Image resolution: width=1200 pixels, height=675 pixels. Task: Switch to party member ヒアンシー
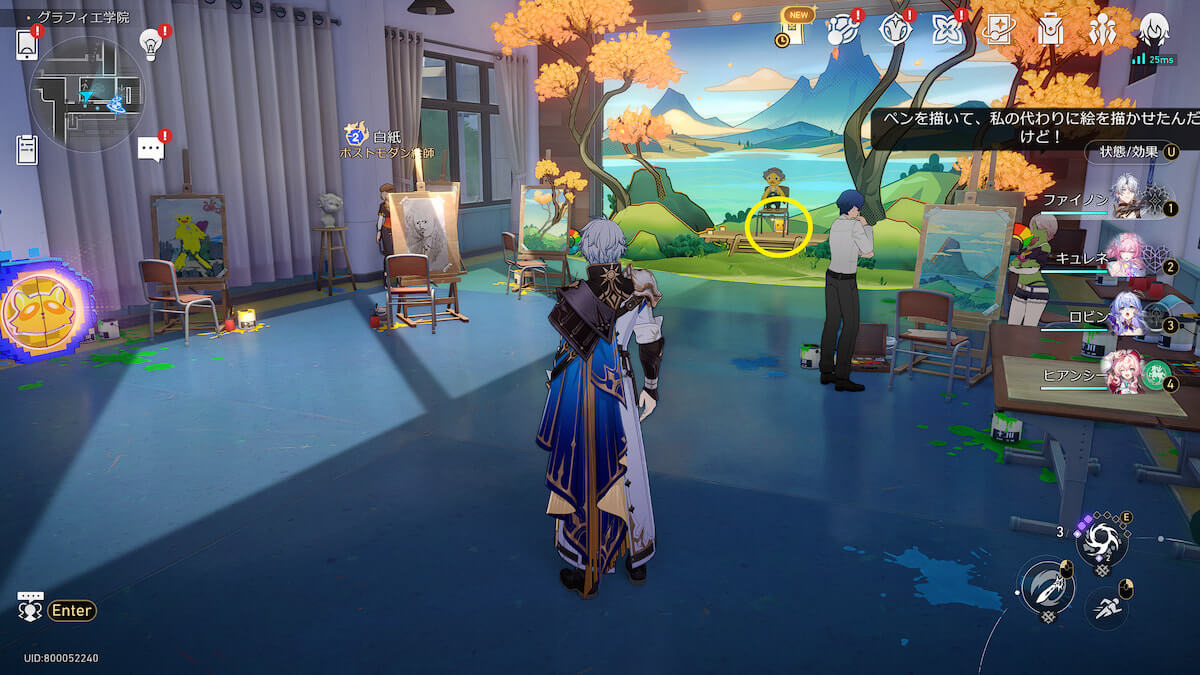click(1128, 373)
